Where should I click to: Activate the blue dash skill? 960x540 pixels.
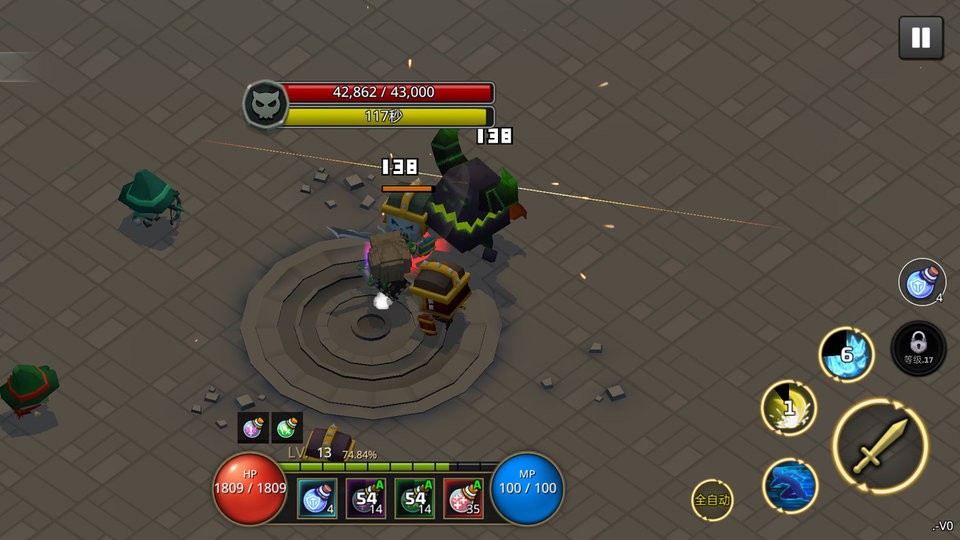tap(790, 485)
